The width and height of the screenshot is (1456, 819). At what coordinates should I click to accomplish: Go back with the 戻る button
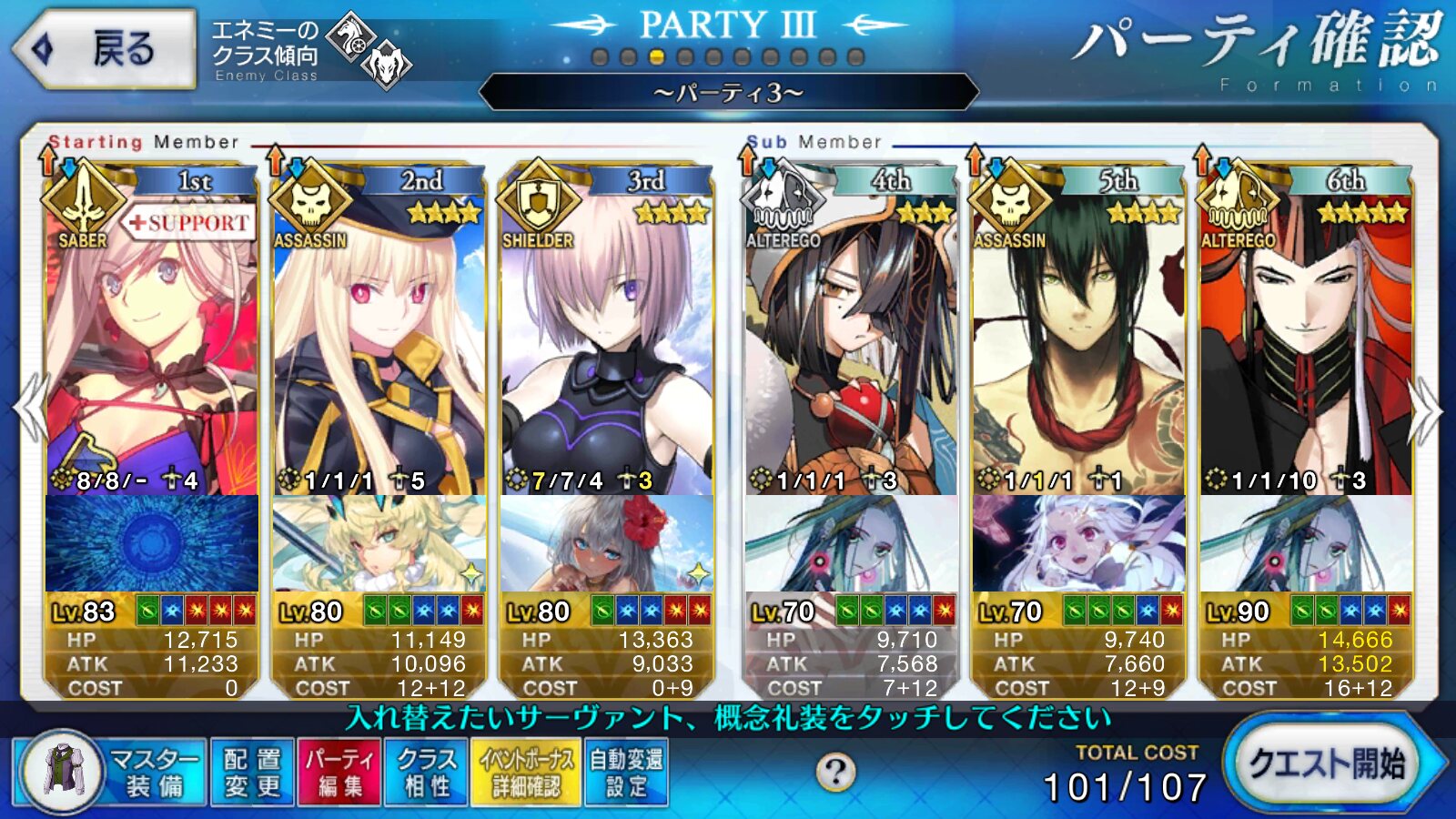(105, 49)
